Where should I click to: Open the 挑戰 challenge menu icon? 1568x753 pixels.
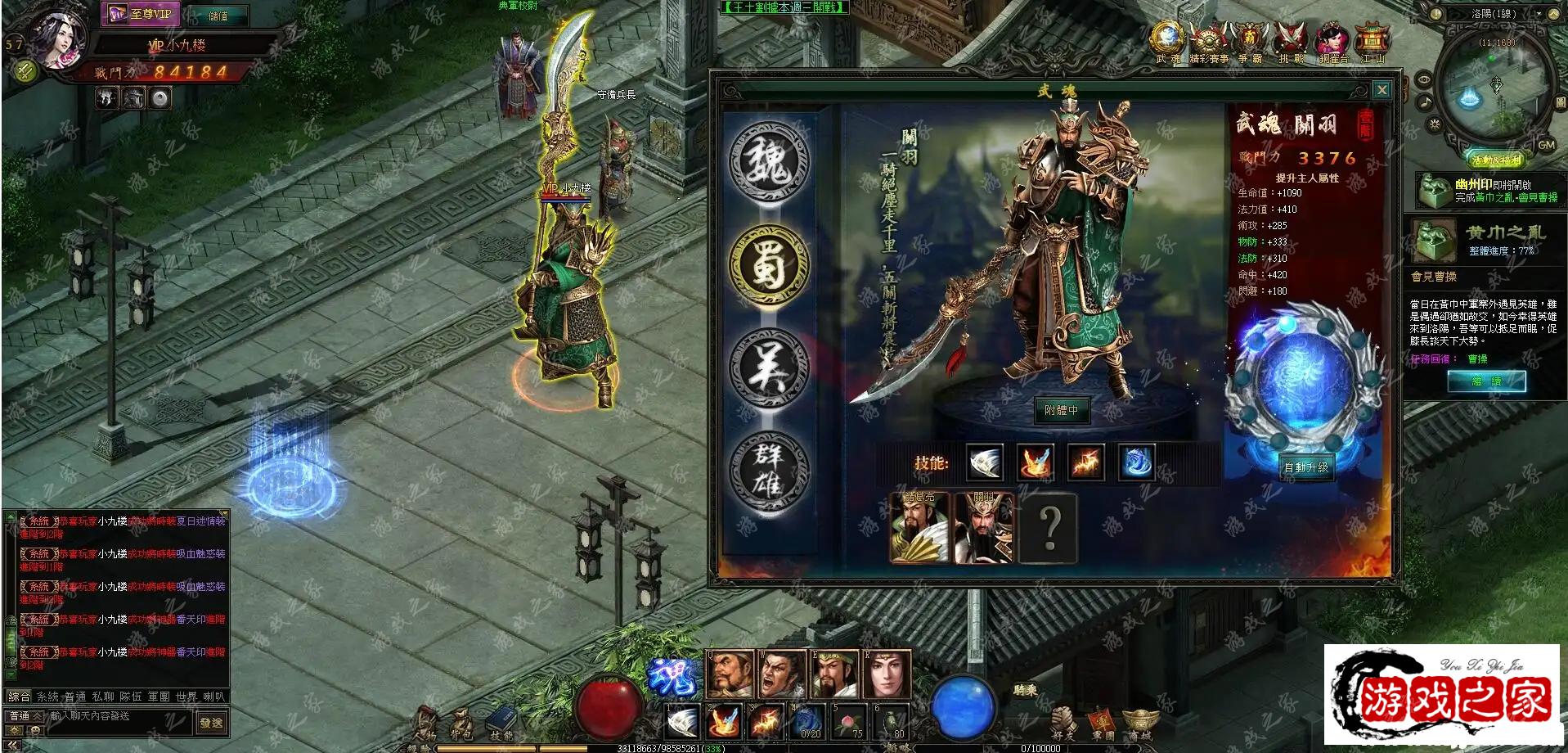tap(1291, 43)
